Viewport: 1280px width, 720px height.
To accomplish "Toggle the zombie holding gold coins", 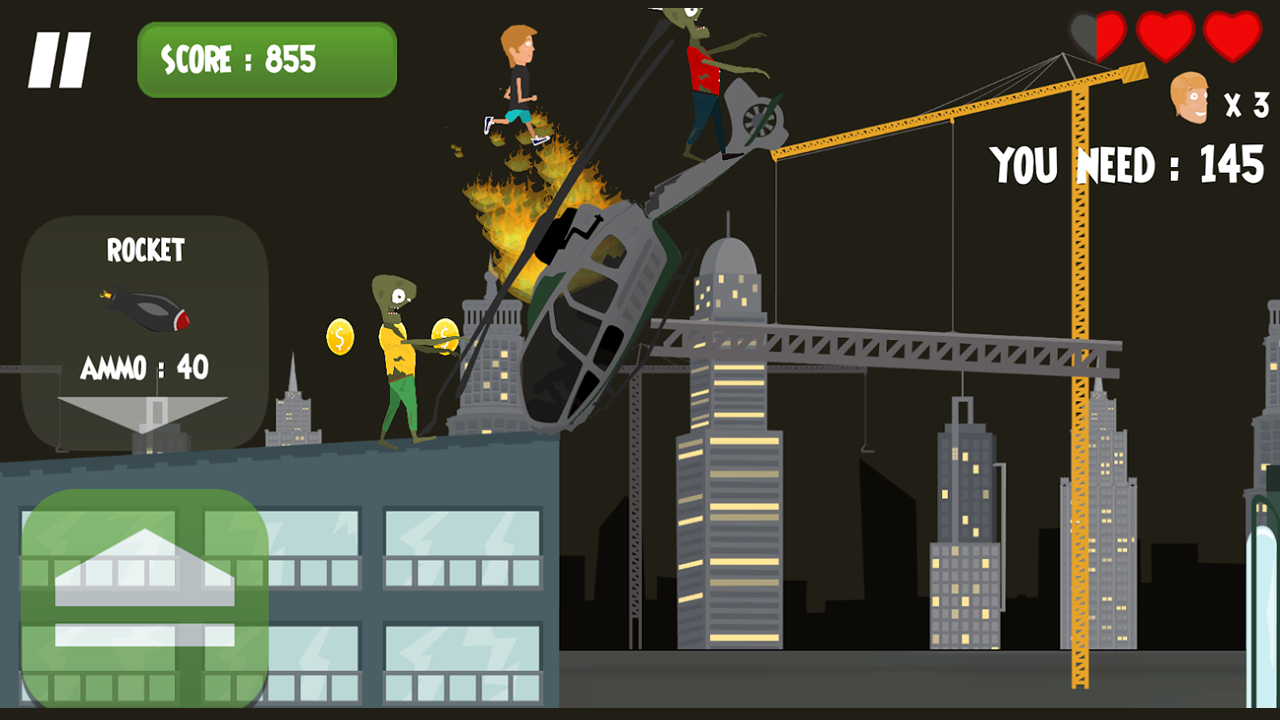I will pos(400,350).
